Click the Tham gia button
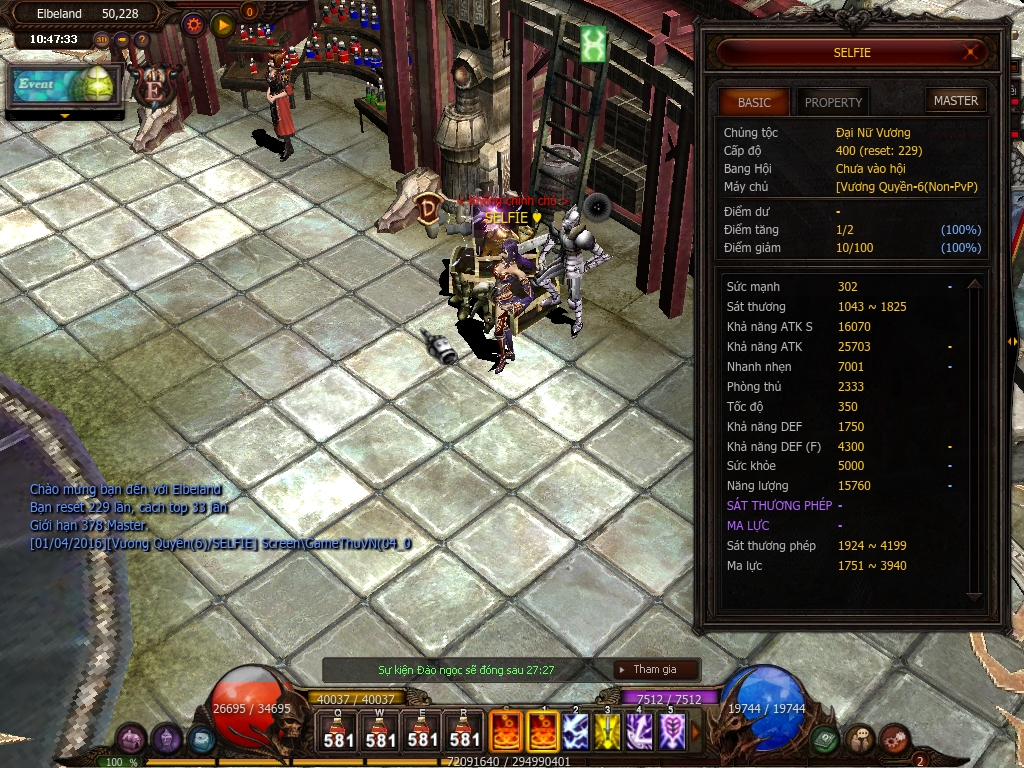Screen dimensions: 1024x768 (x=655, y=670)
